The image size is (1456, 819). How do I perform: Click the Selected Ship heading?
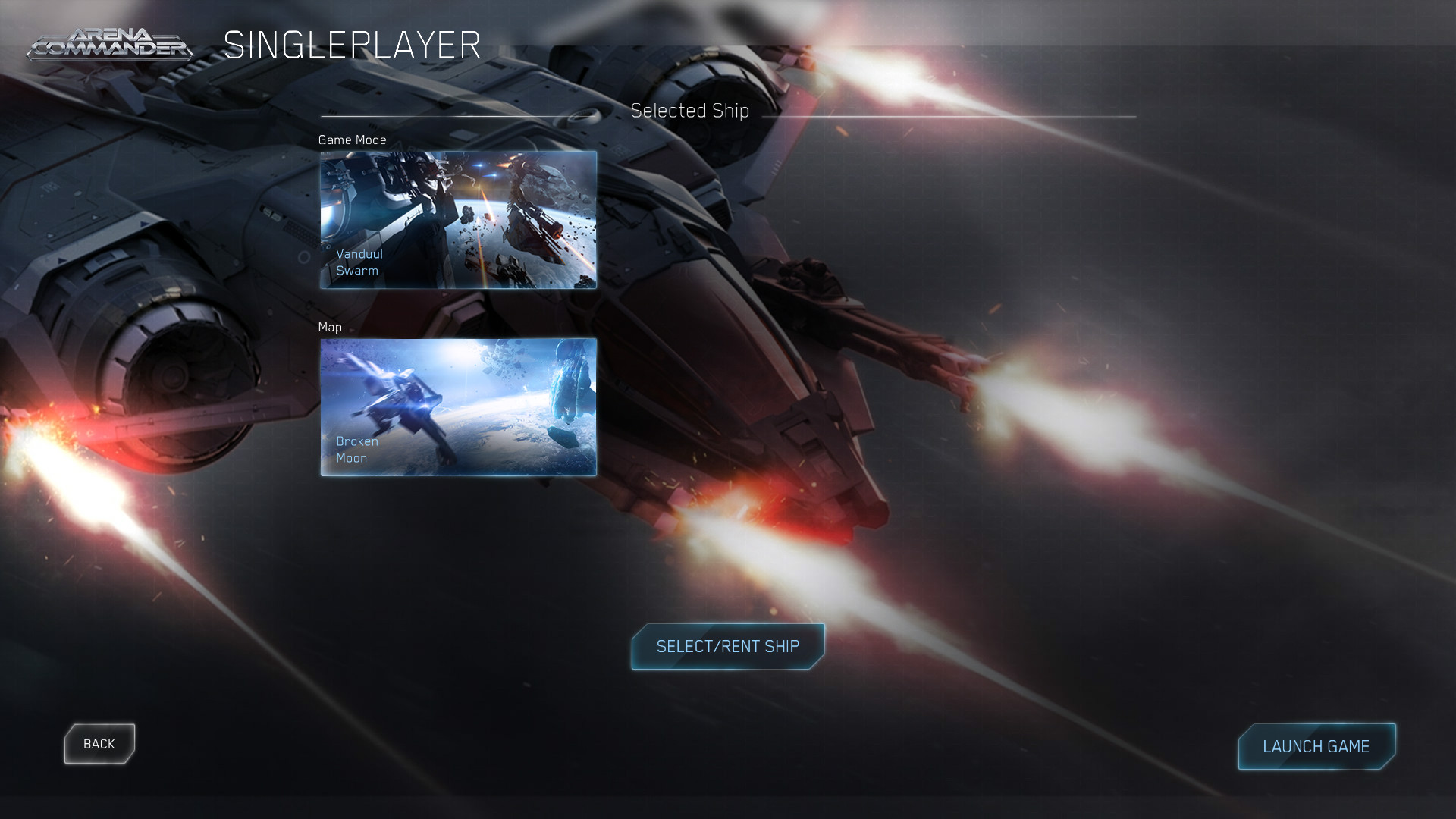click(690, 110)
